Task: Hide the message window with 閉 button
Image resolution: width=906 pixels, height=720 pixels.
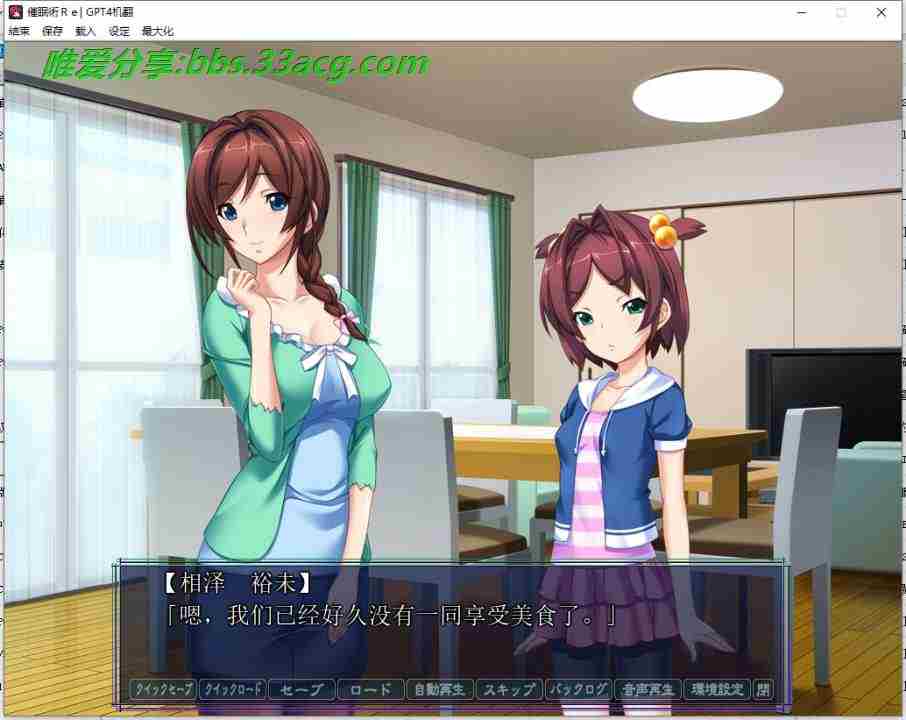Action: 763,689
